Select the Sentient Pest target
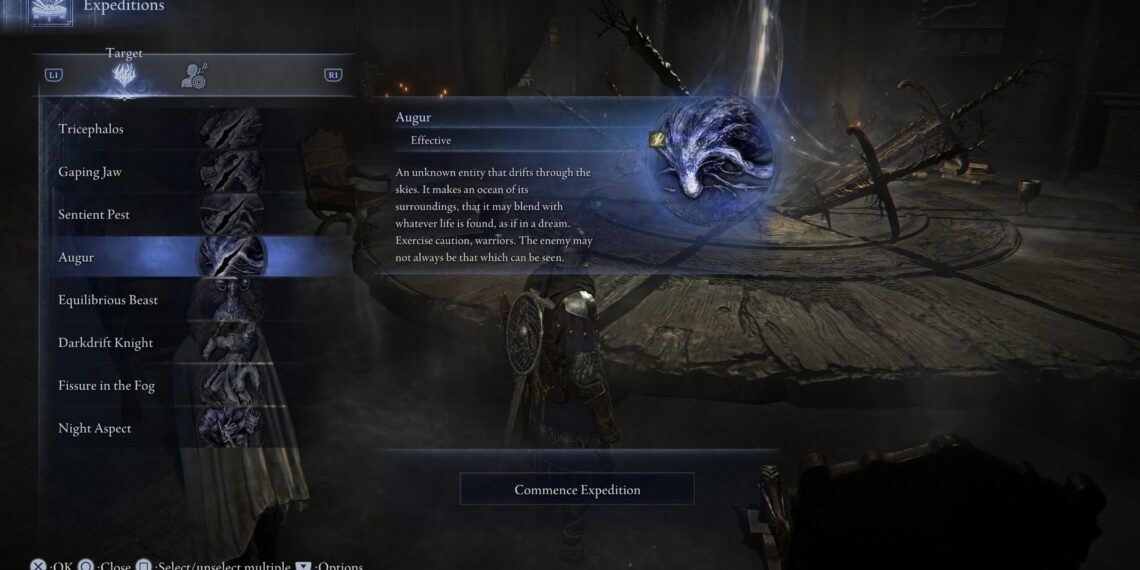Image resolution: width=1140 pixels, height=570 pixels. tap(160, 215)
